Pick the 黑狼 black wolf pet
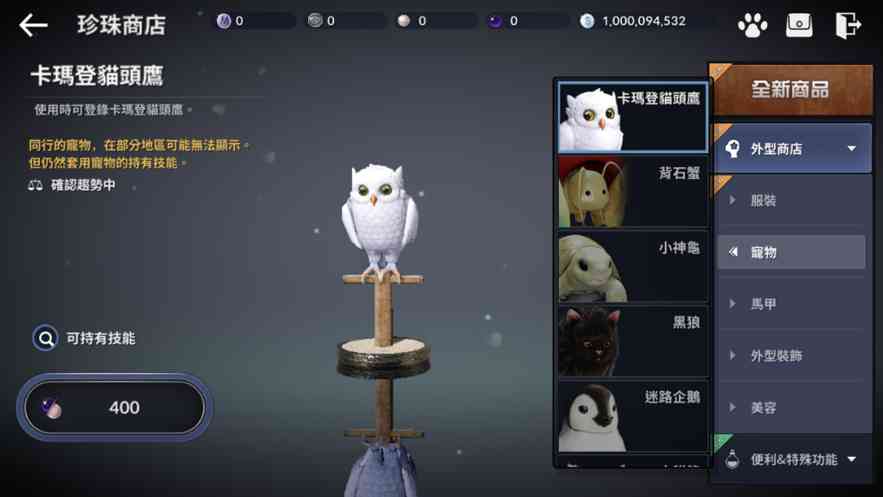 tap(631, 341)
